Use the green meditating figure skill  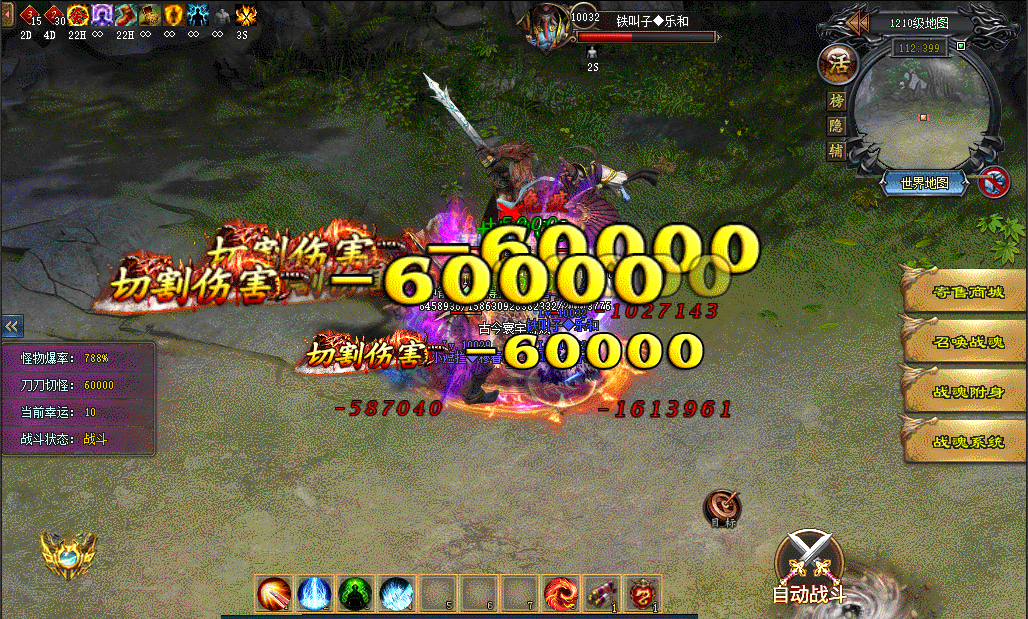pos(355,594)
